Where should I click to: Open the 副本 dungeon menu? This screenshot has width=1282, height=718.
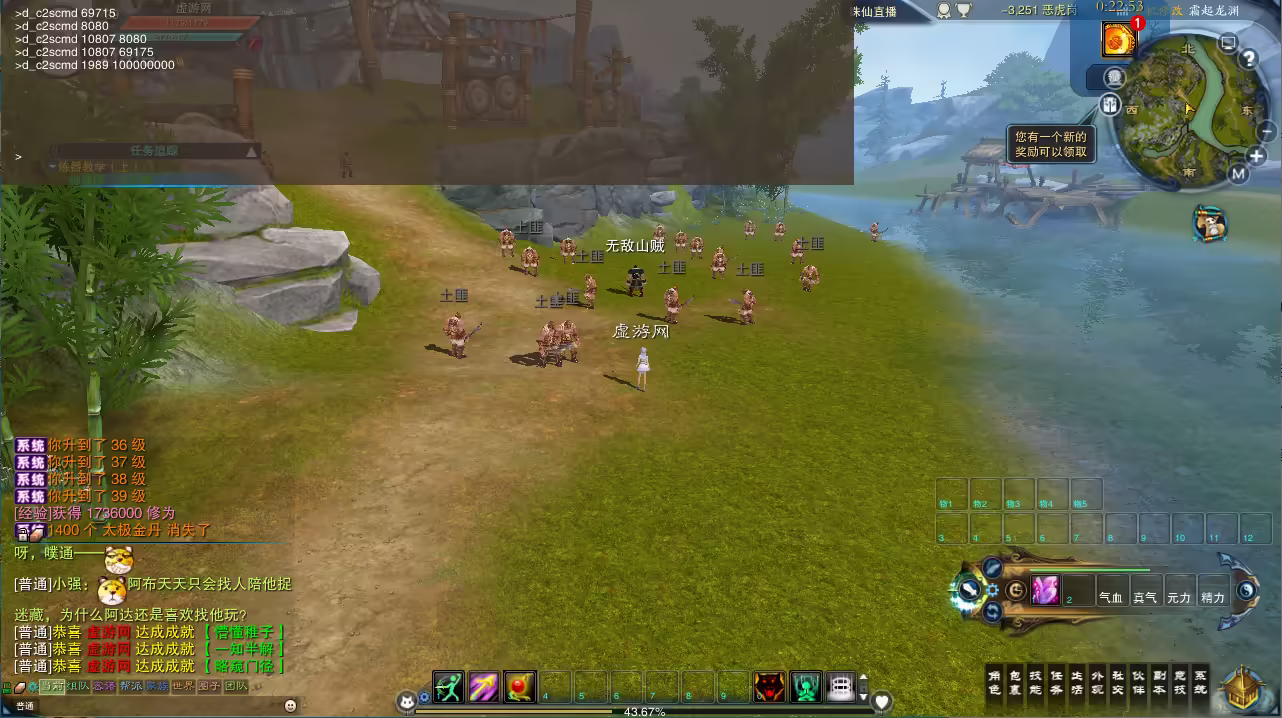pos(1159,682)
